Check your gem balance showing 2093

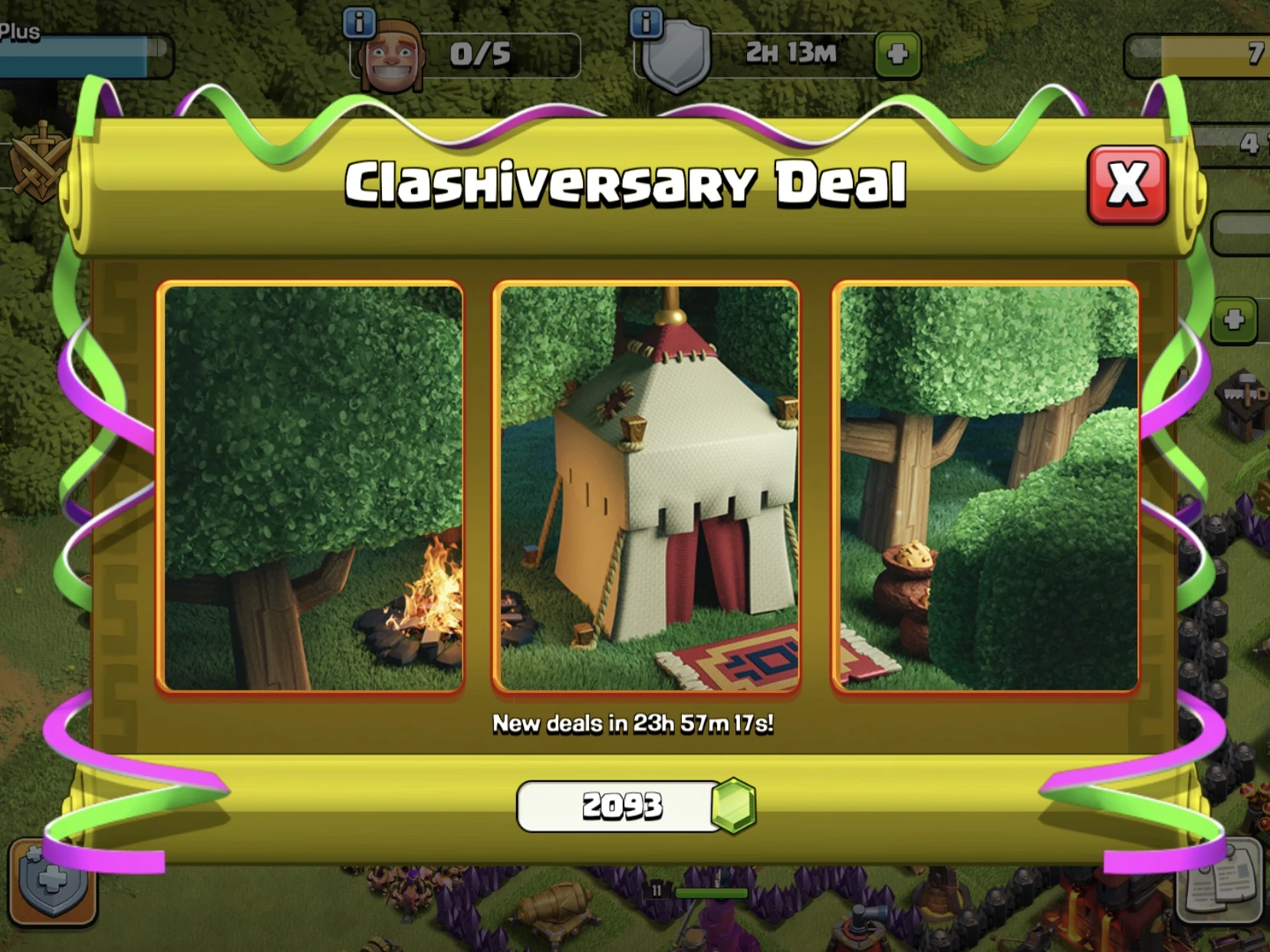point(623,806)
